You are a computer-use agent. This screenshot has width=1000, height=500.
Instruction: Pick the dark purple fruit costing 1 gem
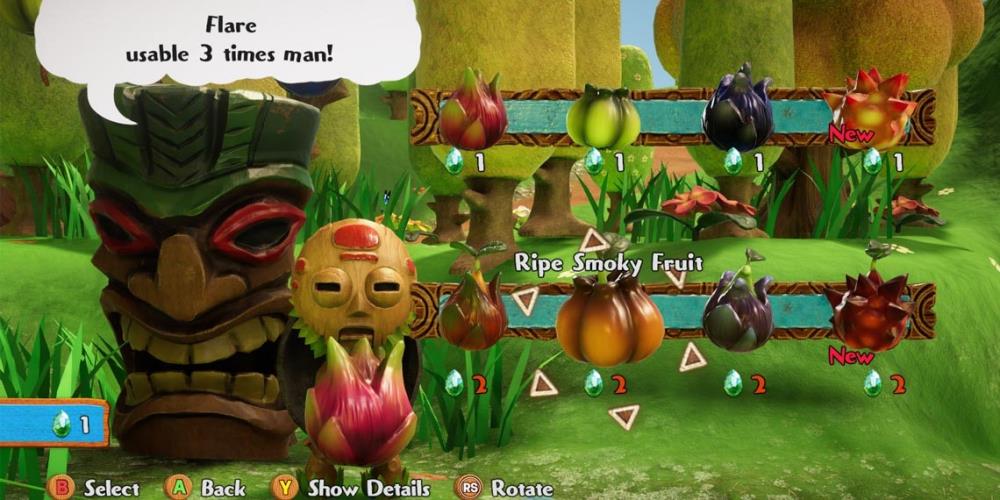click(738, 110)
